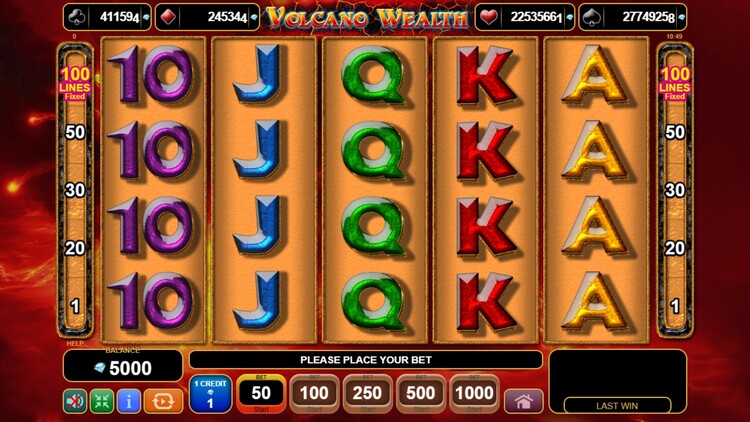Image resolution: width=750 pixels, height=422 pixels.
Task: Start spinning at 1000 bet
Action: [x=474, y=394]
